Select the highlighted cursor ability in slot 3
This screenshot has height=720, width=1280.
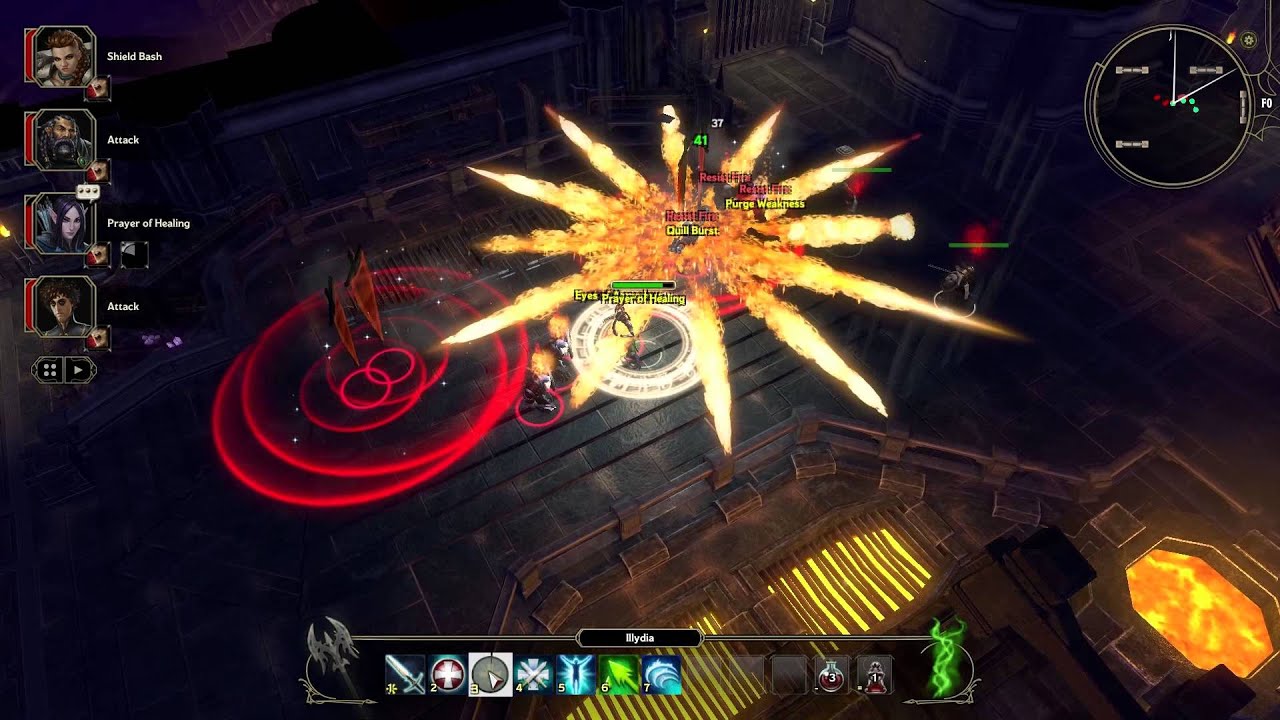[491, 675]
